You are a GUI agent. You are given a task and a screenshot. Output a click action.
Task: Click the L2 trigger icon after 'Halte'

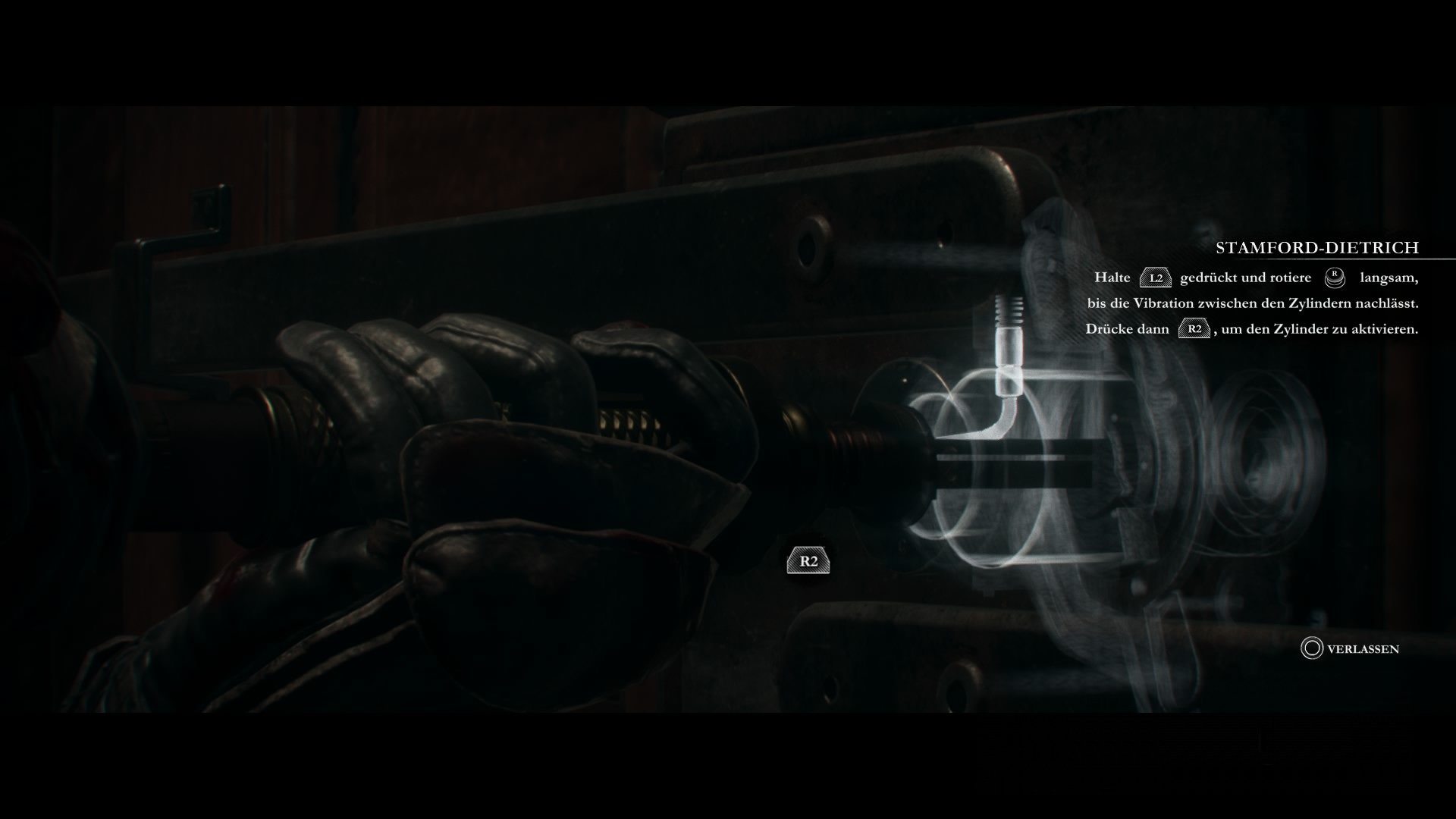[1156, 278]
